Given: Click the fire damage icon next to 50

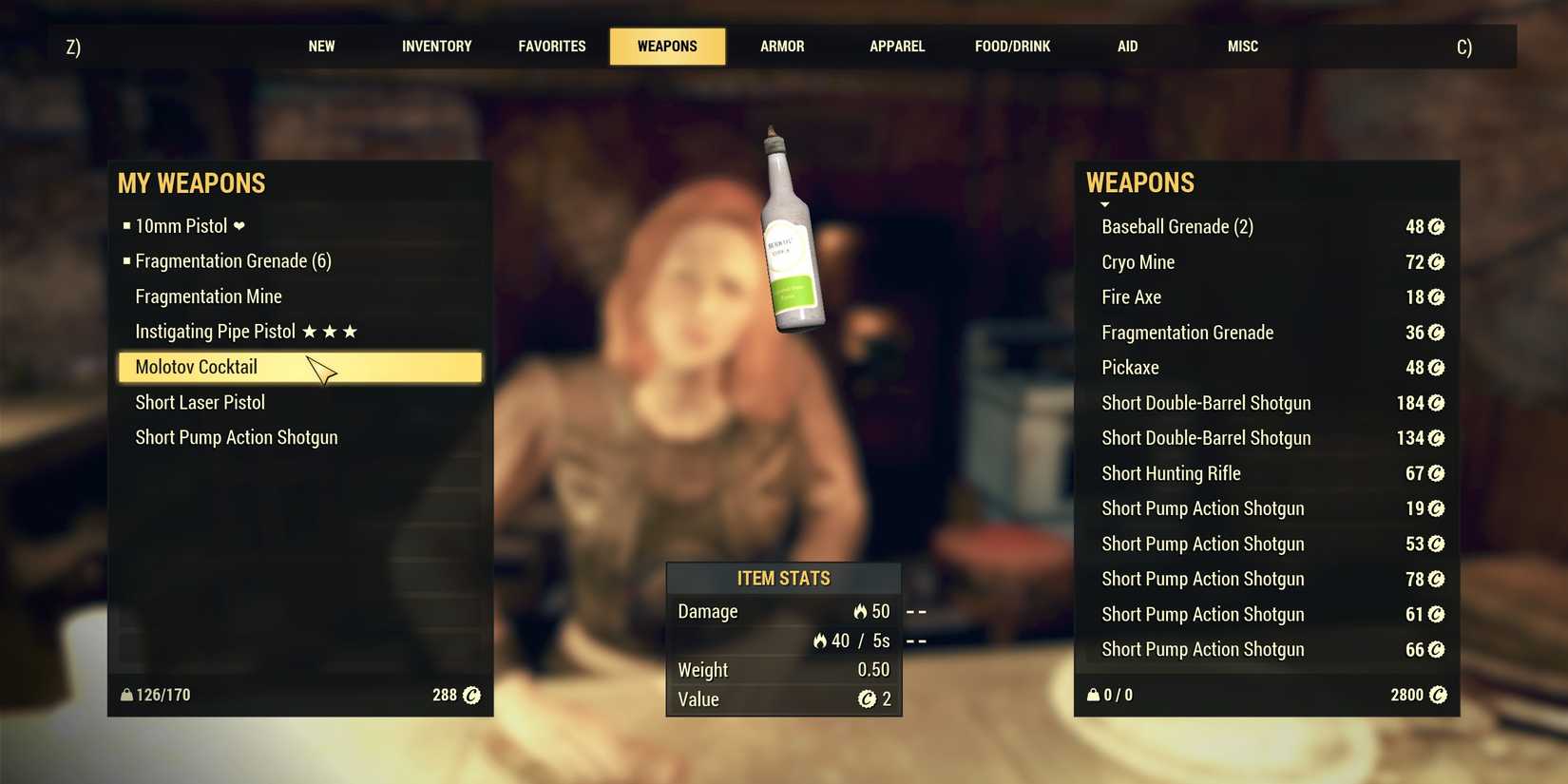Looking at the screenshot, I should 859,611.
